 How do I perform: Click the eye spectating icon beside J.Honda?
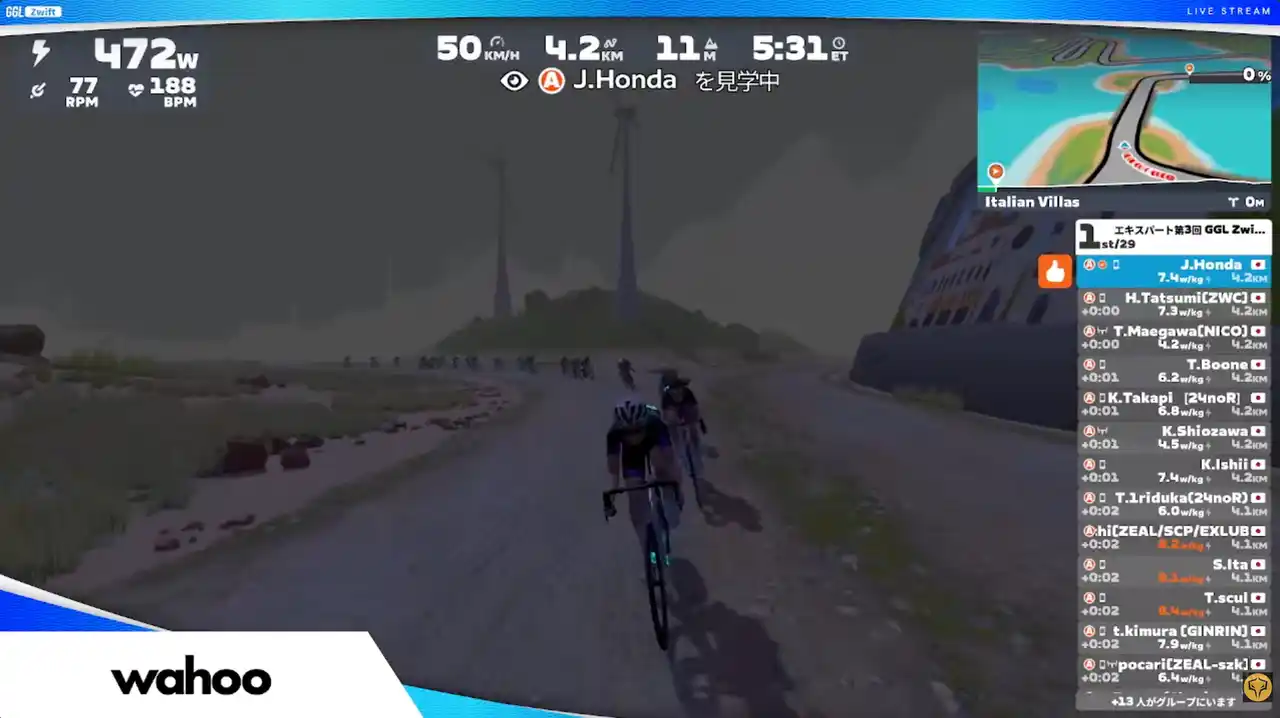514,81
